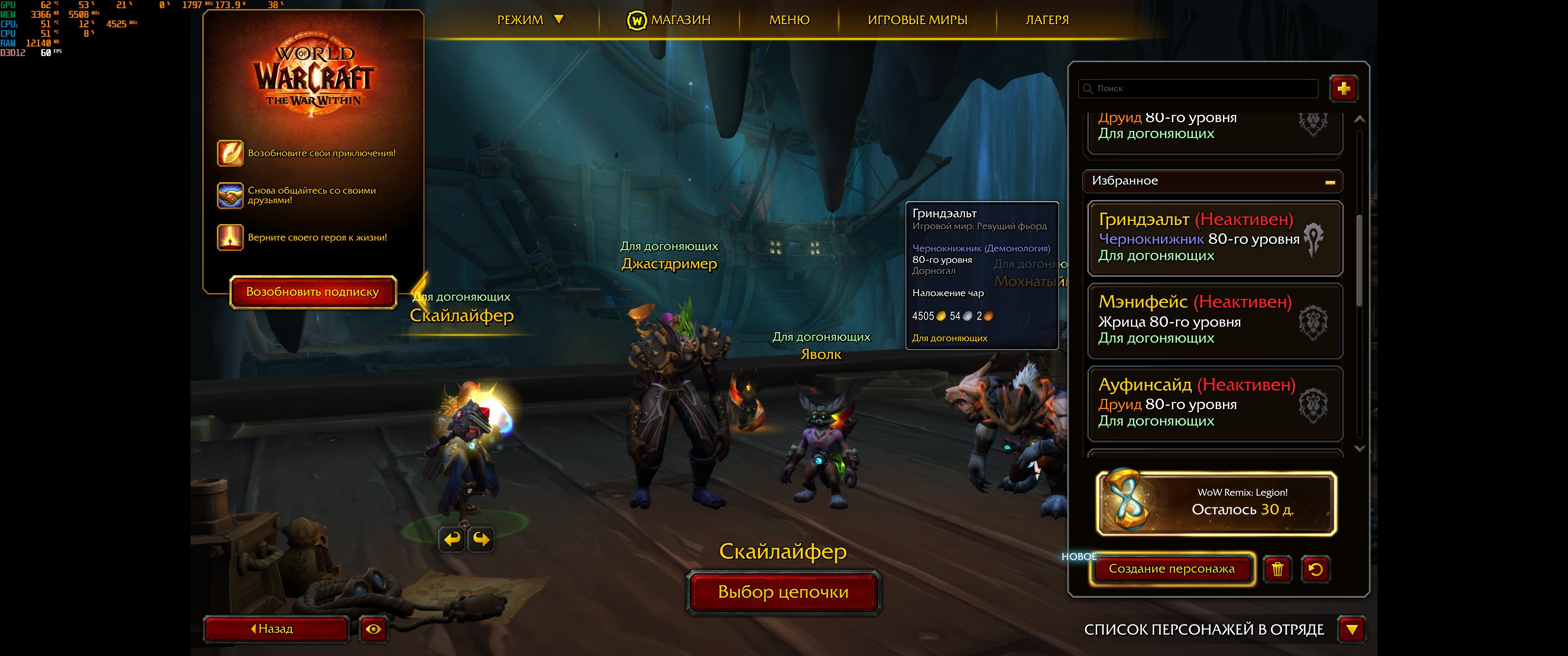Click the magnifier icon in the search field
Screen dimensions: 1568x656
click(x=1088, y=89)
